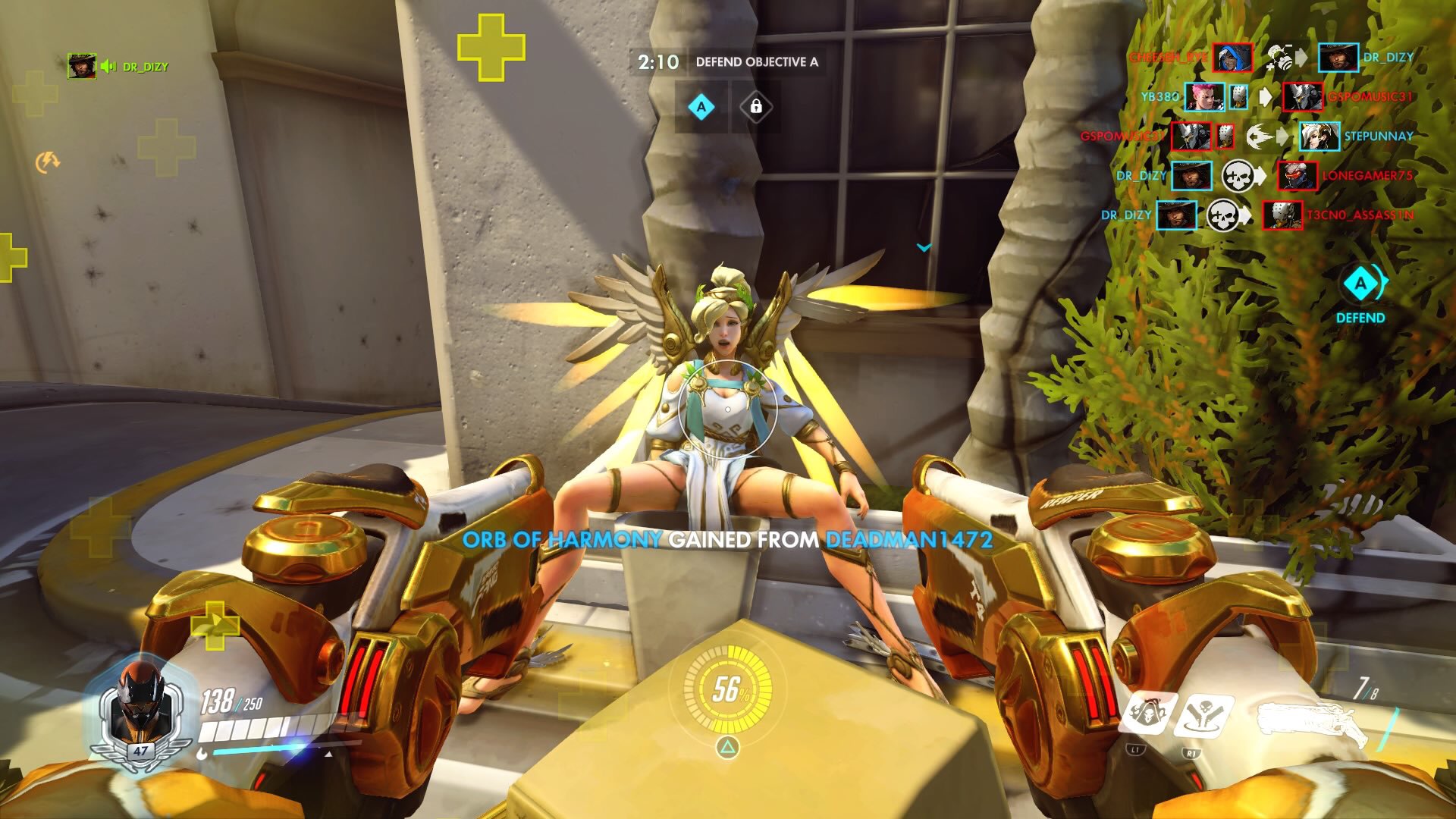The width and height of the screenshot is (1456, 819).
Task: Select YB380's Zarya portrait in kill feed
Action: pyautogui.click(x=1203, y=97)
